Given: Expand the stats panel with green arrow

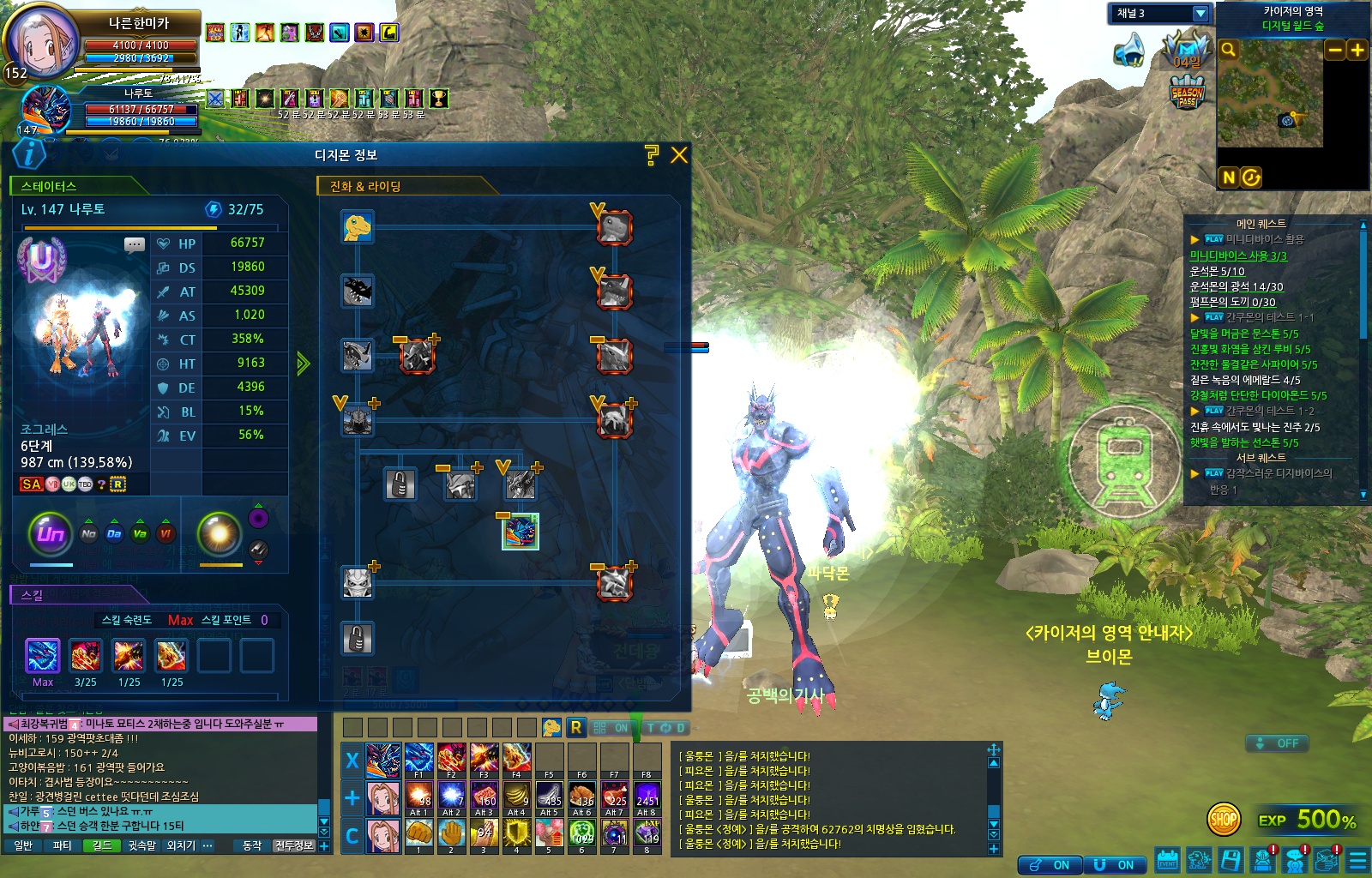Looking at the screenshot, I should (x=303, y=364).
